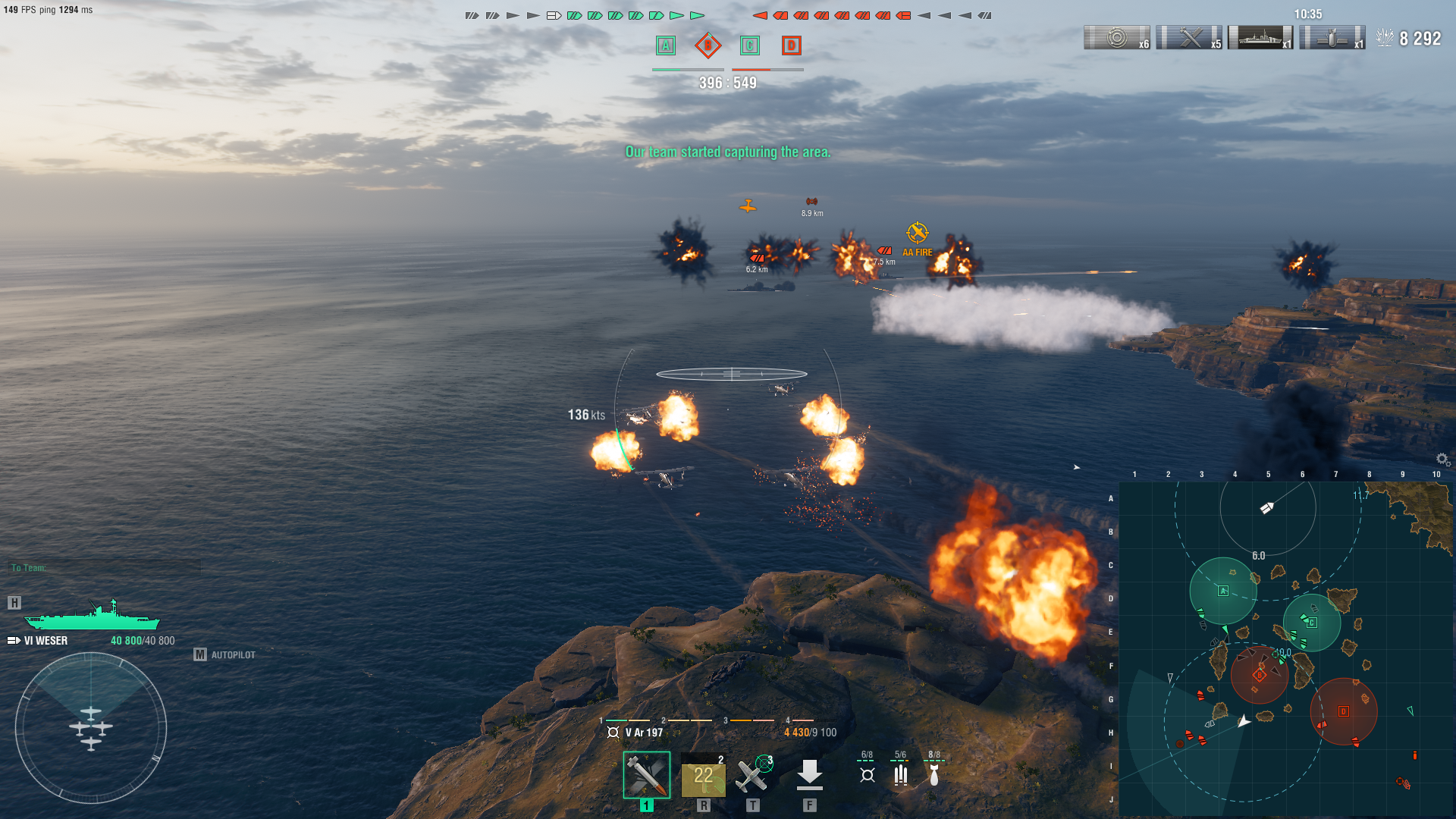Choose the torpedo bomber squadron showing 5/6
1456x819 pixels.
click(x=900, y=769)
